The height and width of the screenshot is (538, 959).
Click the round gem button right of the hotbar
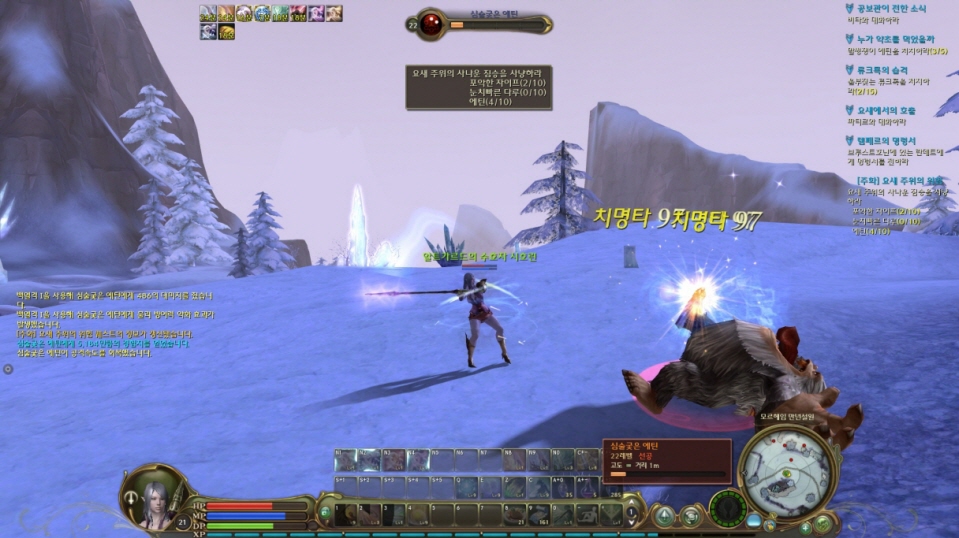coord(663,516)
